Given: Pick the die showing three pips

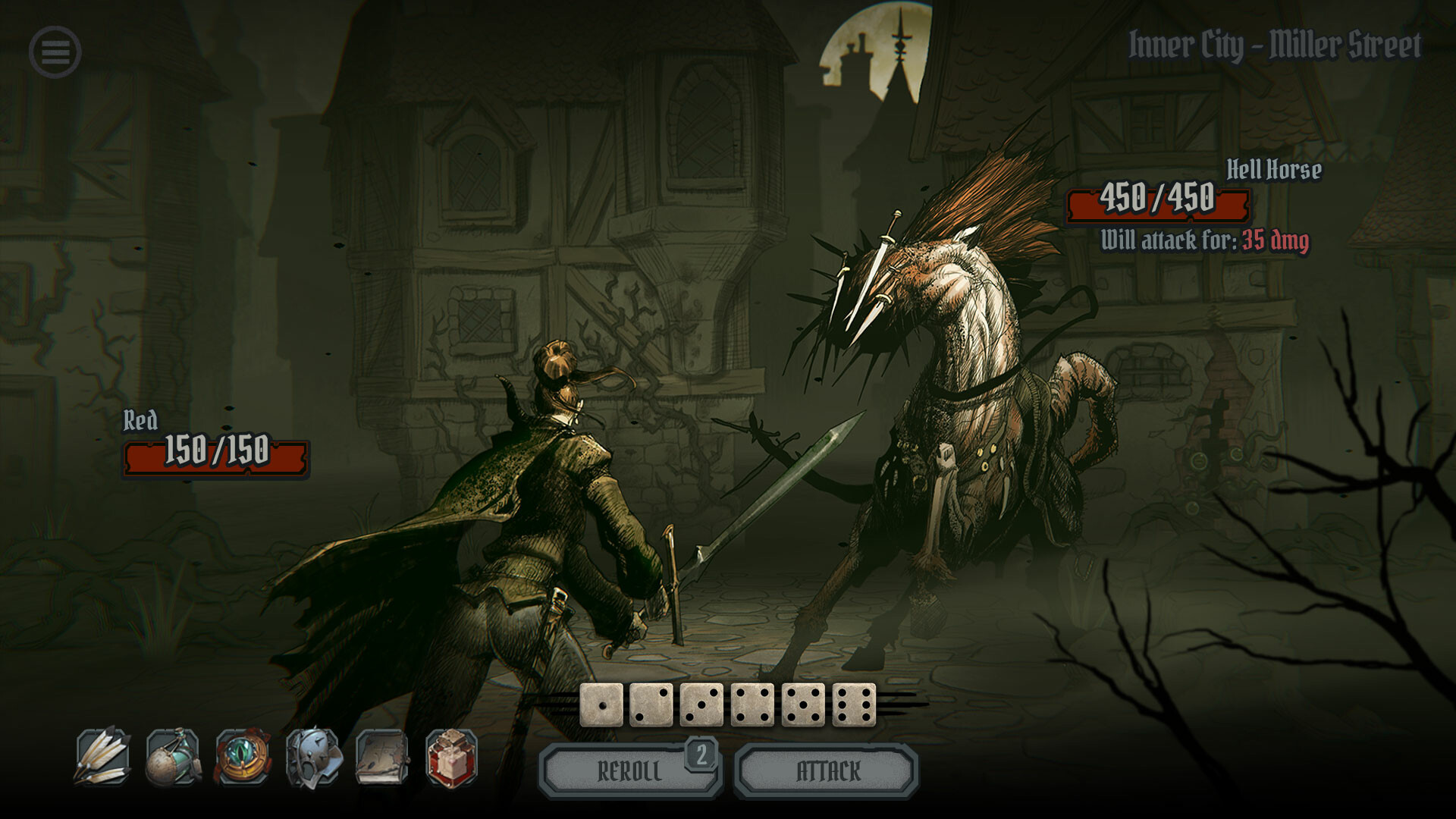Looking at the screenshot, I should coord(702,705).
